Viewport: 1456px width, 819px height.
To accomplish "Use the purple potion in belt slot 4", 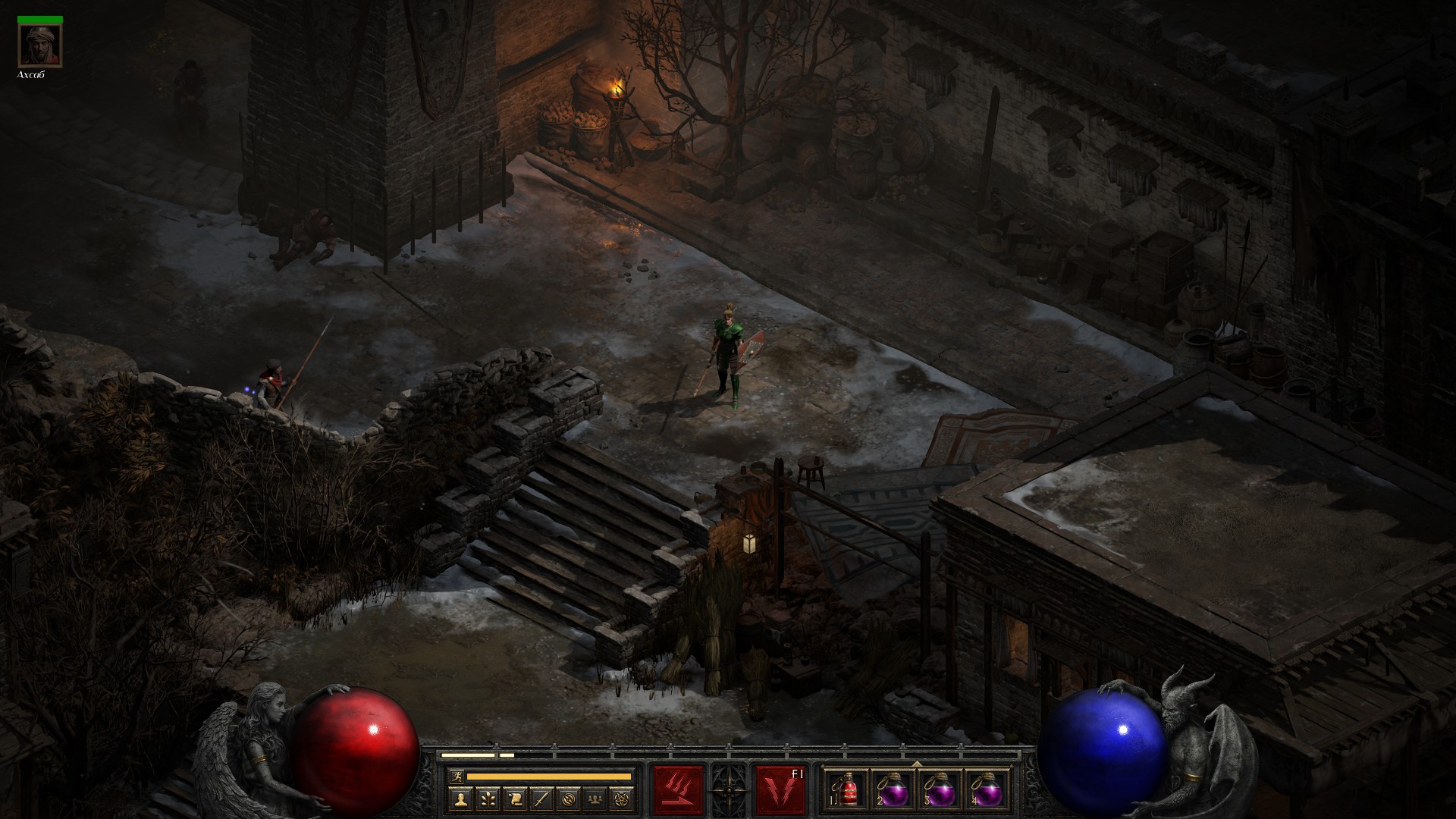I will [x=987, y=791].
